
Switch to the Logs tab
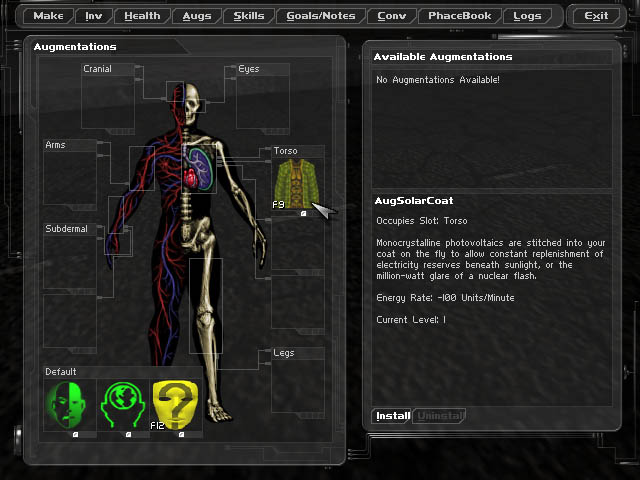(x=527, y=16)
